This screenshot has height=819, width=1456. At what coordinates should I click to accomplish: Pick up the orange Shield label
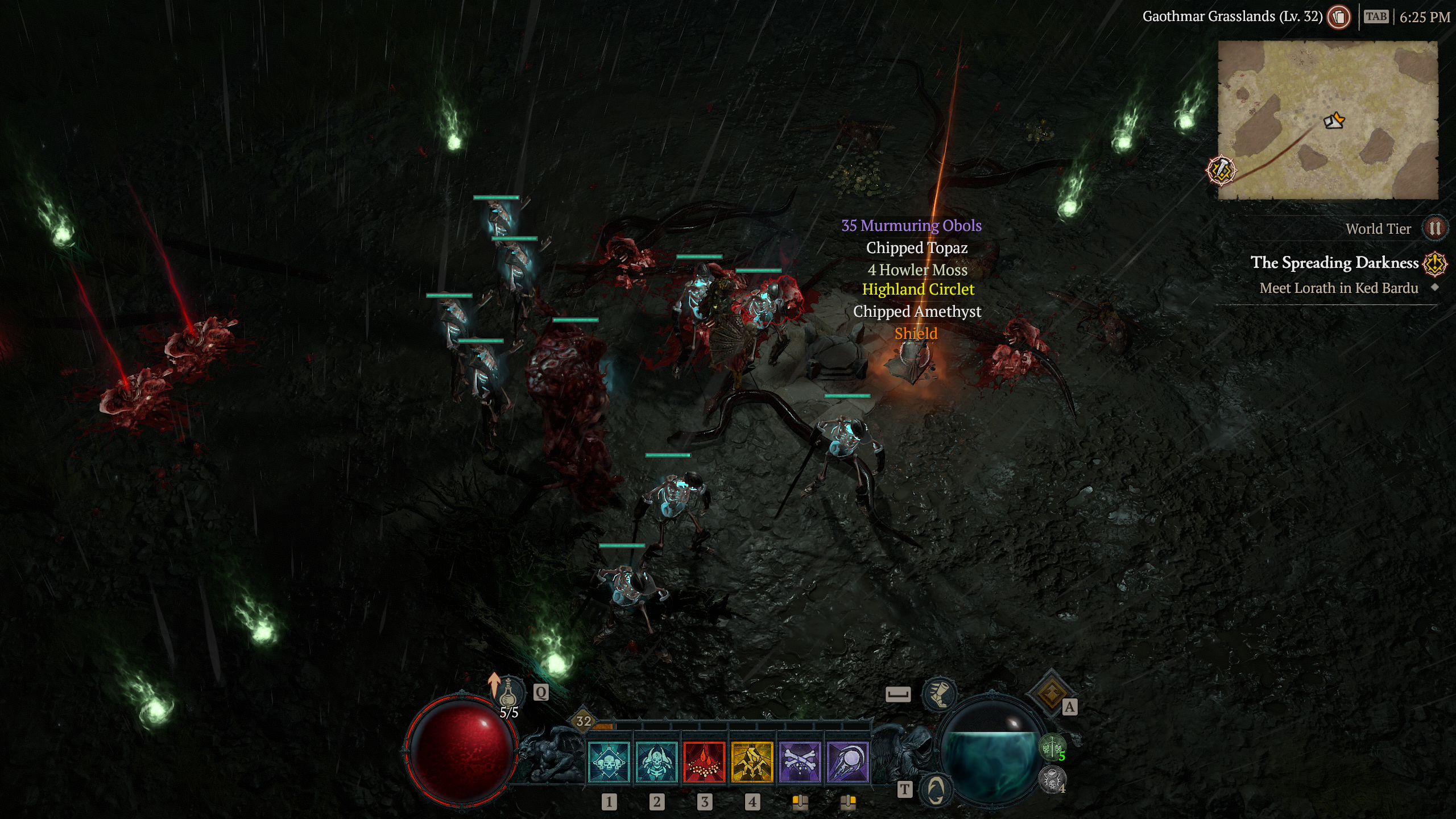pyautogui.click(x=916, y=333)
